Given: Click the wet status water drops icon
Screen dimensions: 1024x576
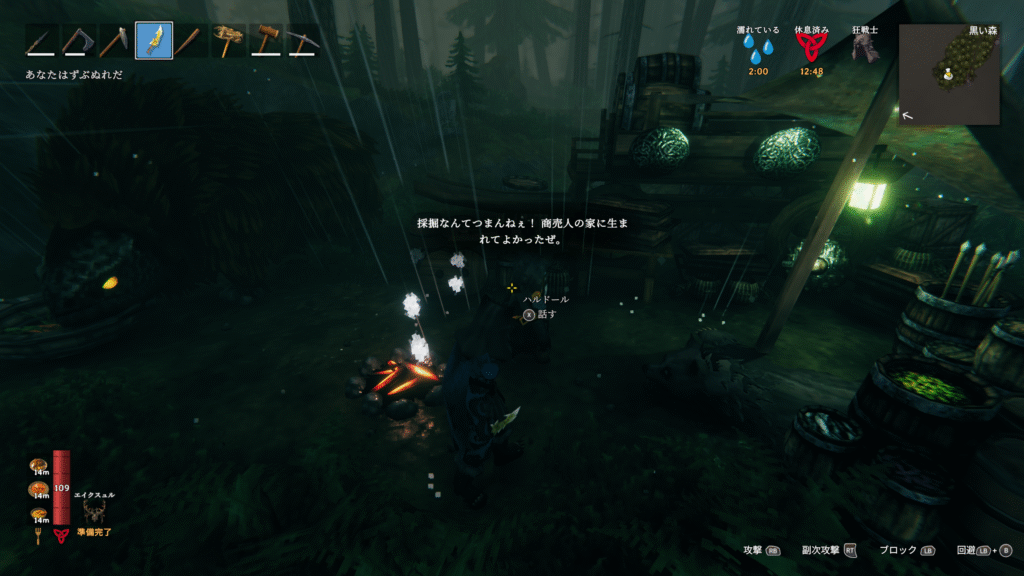Looking at the screenshot, I should (x=757, y=50).
